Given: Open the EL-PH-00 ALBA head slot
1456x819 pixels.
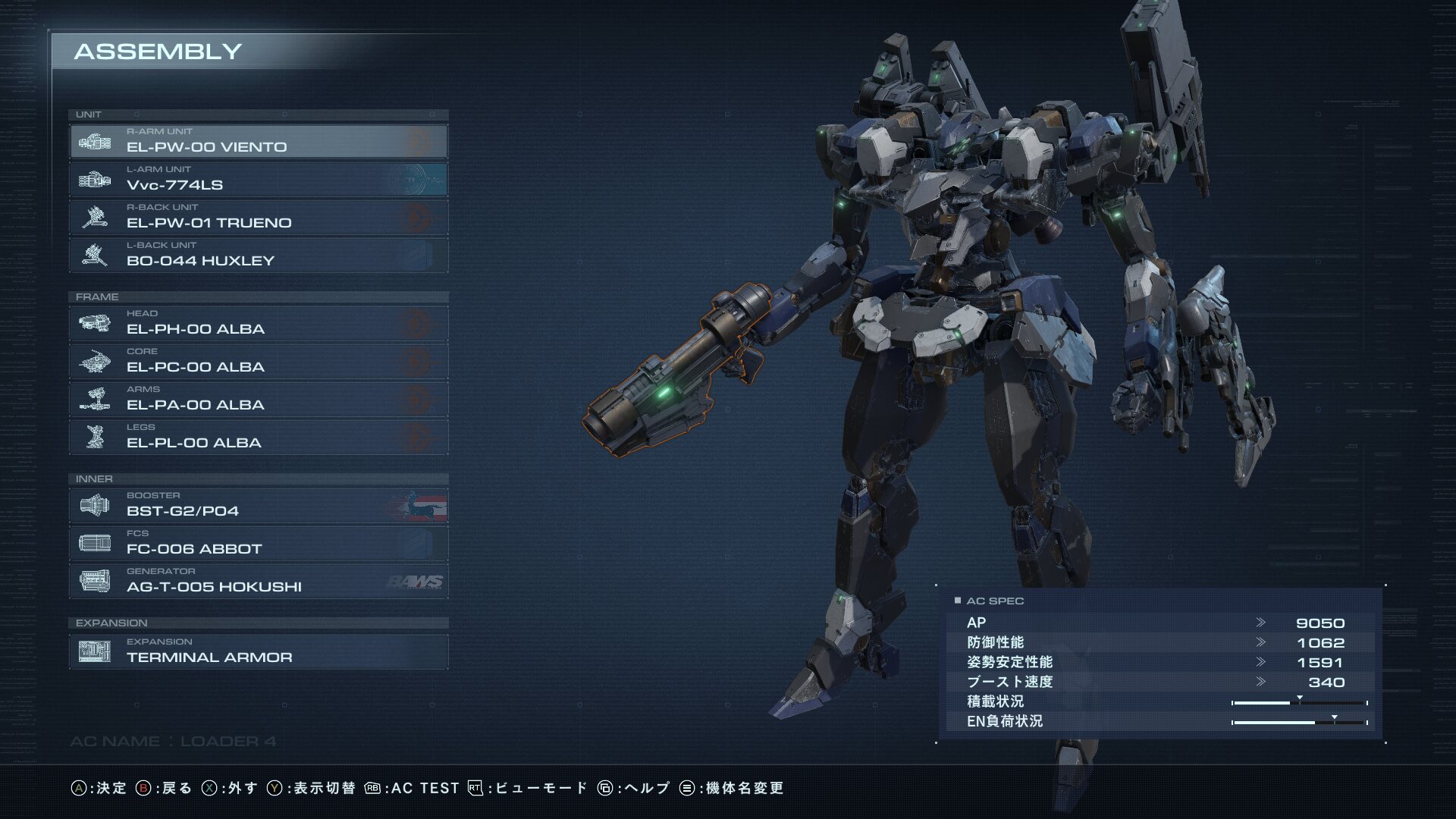Looking at the screenshot, I should pos(259,323).
